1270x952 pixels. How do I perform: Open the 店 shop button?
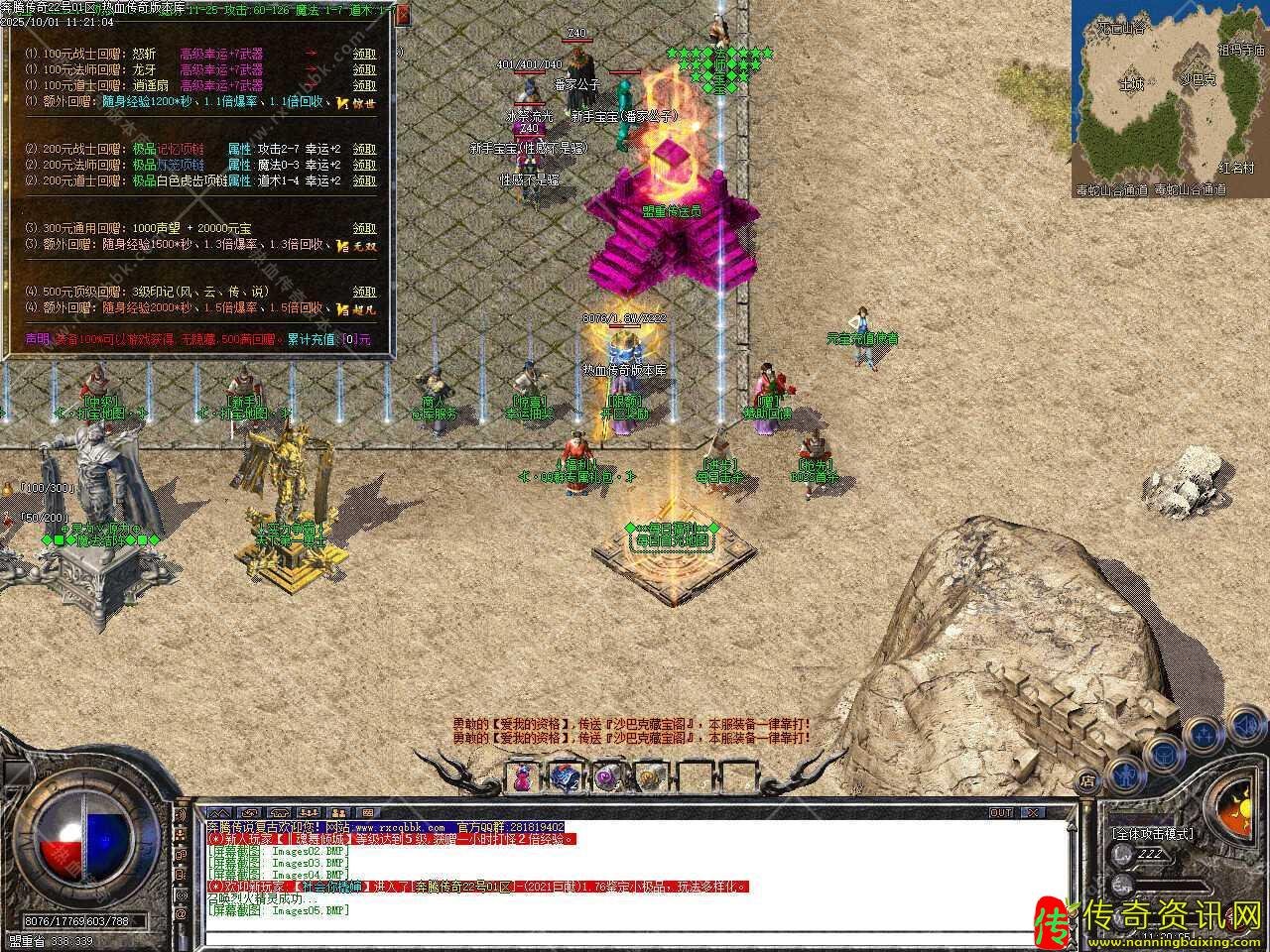[x=1087, y=780]
